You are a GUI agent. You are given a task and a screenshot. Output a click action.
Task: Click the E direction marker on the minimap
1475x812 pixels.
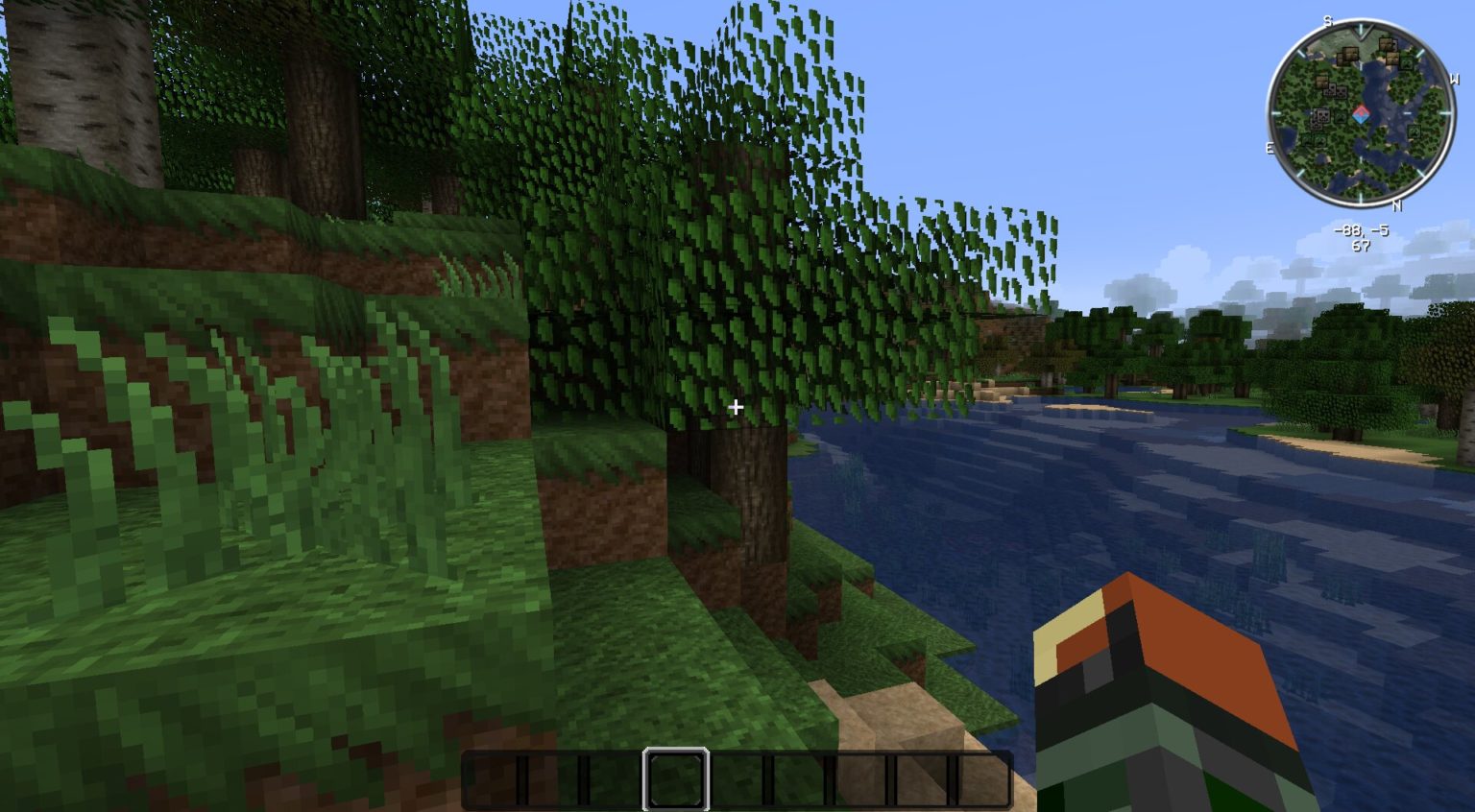(1269, 146)
